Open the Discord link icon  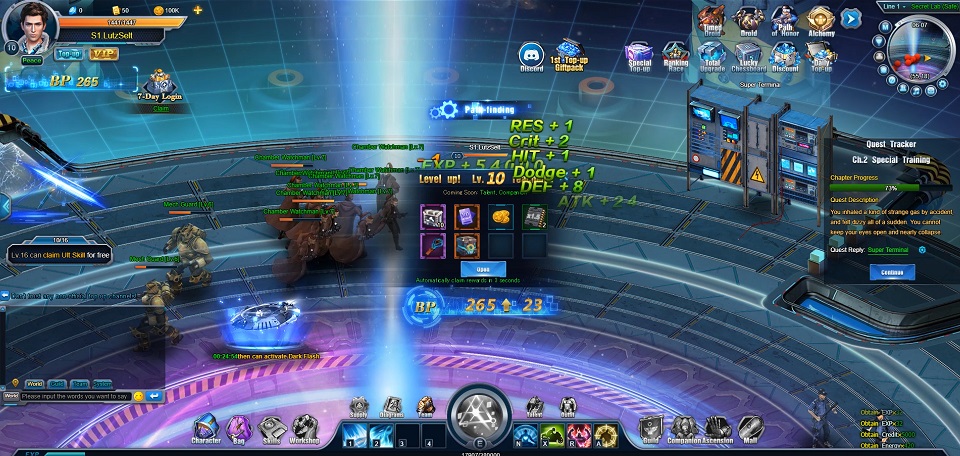pos(531,55)
